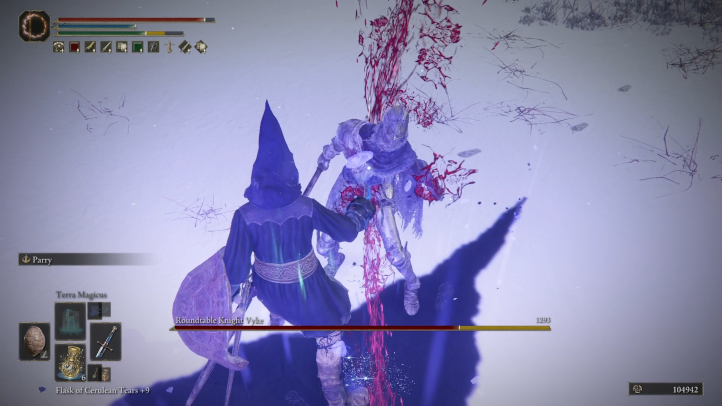The image size is (722, 406).
Task: Choose the right-hand sword weapon slot
Action: tap(105, 341)
